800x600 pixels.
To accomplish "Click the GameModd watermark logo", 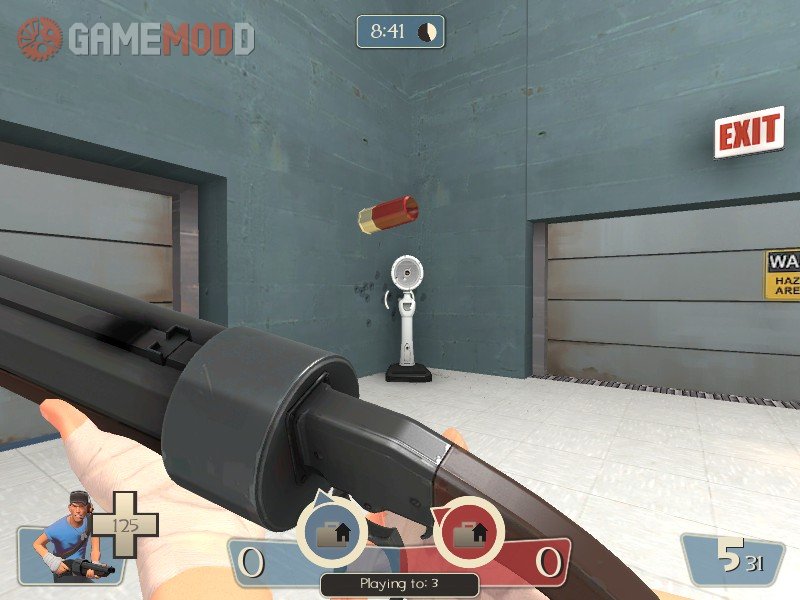I will pos(136,38).
